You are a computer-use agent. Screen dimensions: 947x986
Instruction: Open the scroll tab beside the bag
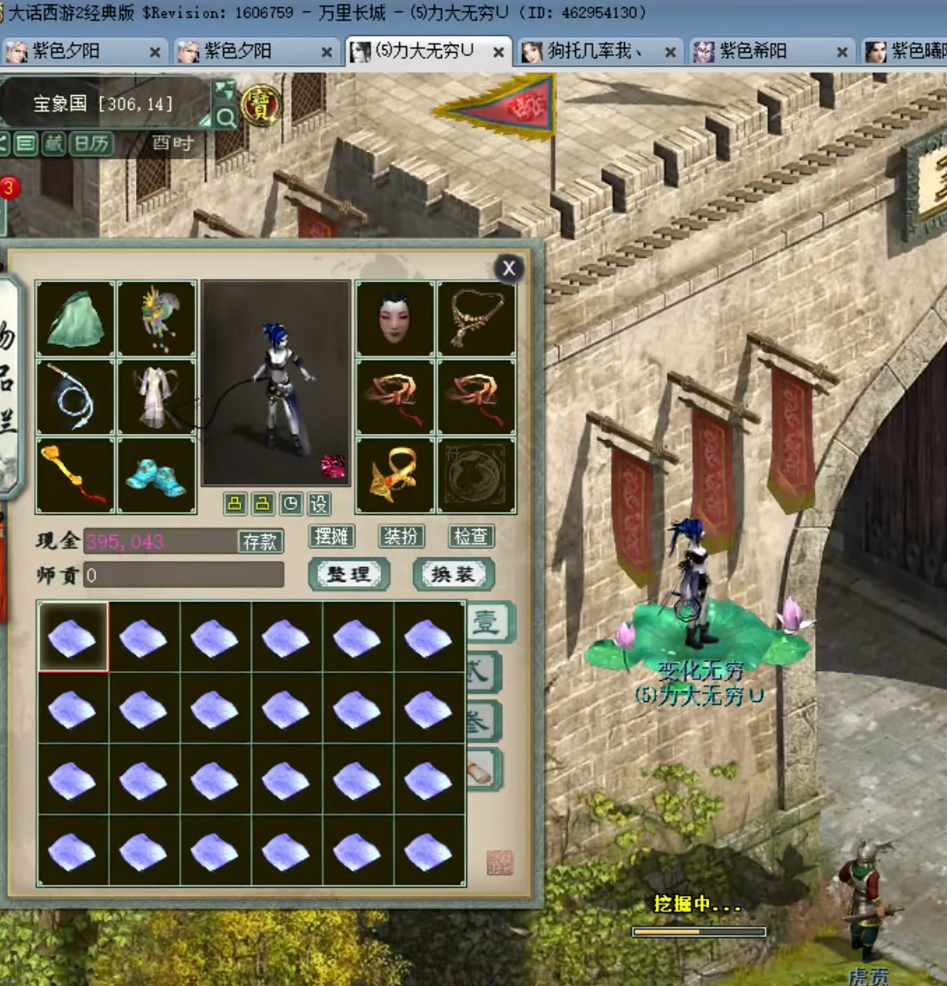tap(482, 769)
